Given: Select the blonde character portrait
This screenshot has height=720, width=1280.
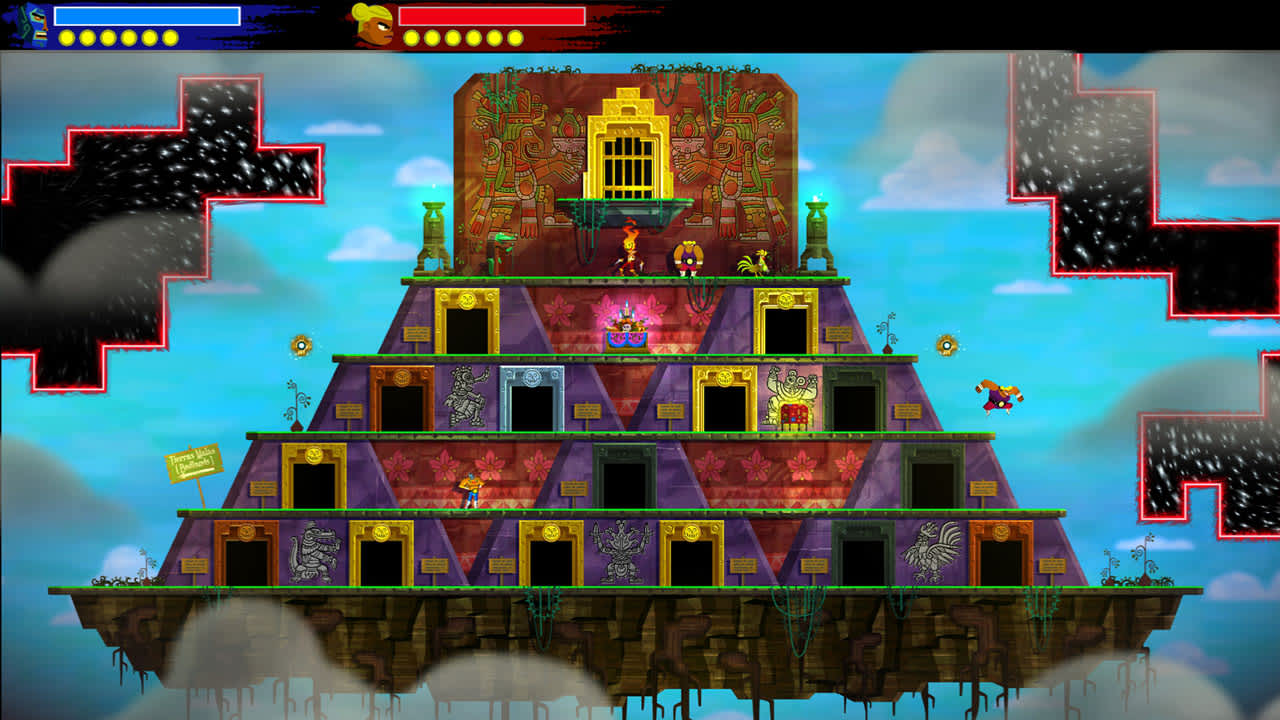Looking at the screenshot, I should point(371,24).
